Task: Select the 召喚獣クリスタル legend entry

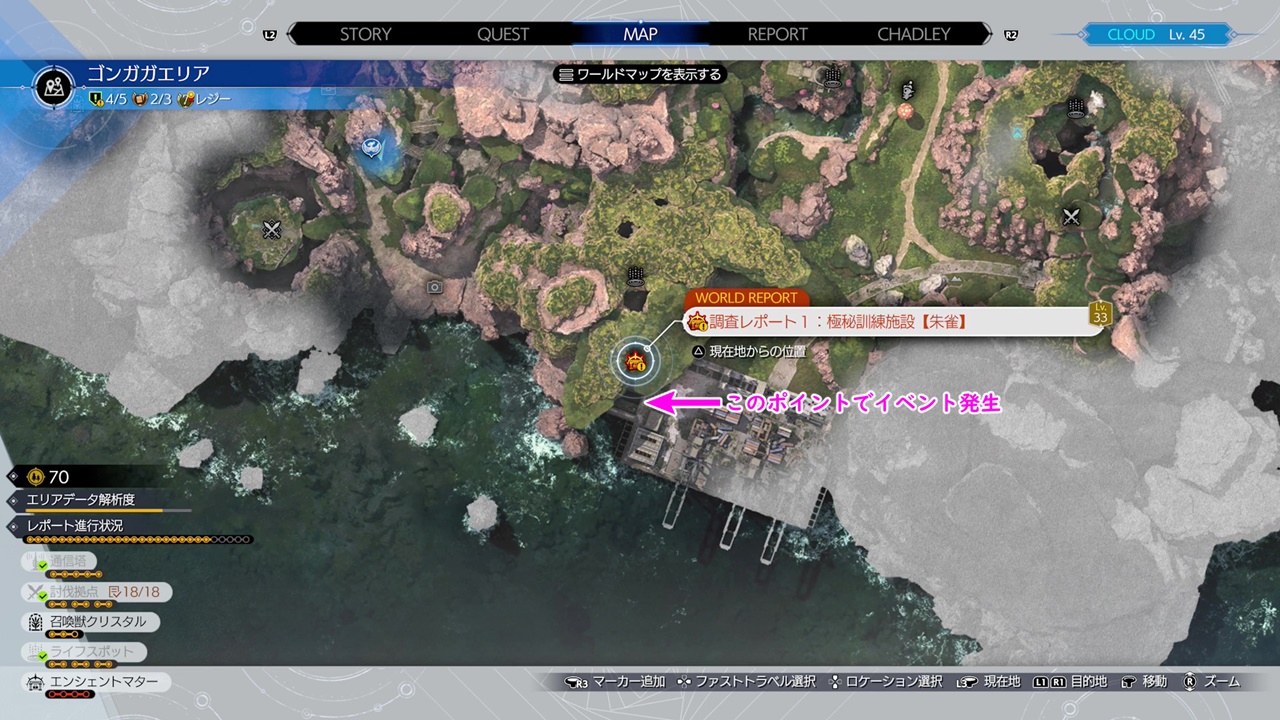Action: 92,622
